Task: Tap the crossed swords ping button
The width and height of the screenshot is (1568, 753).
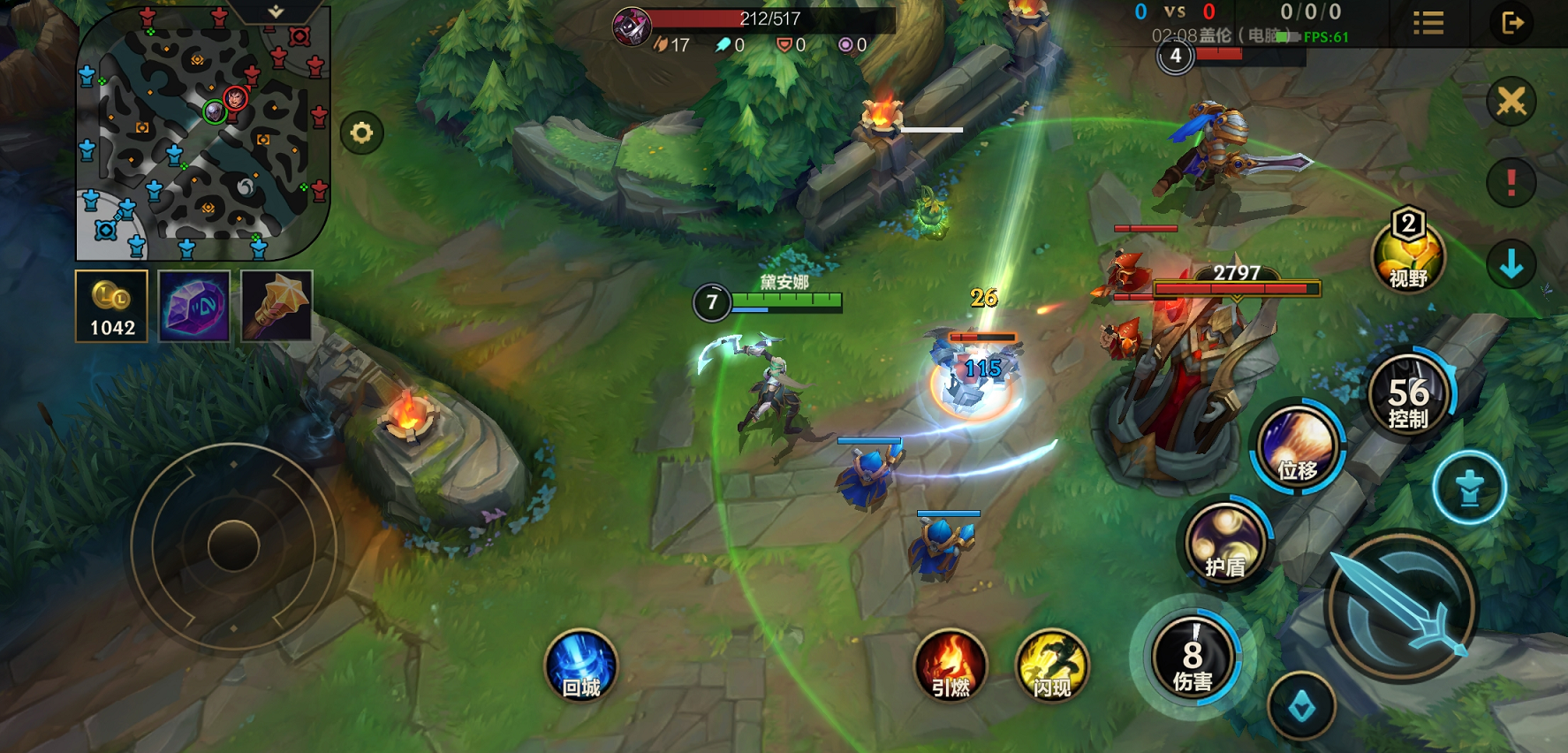Action: point(1511,102)
